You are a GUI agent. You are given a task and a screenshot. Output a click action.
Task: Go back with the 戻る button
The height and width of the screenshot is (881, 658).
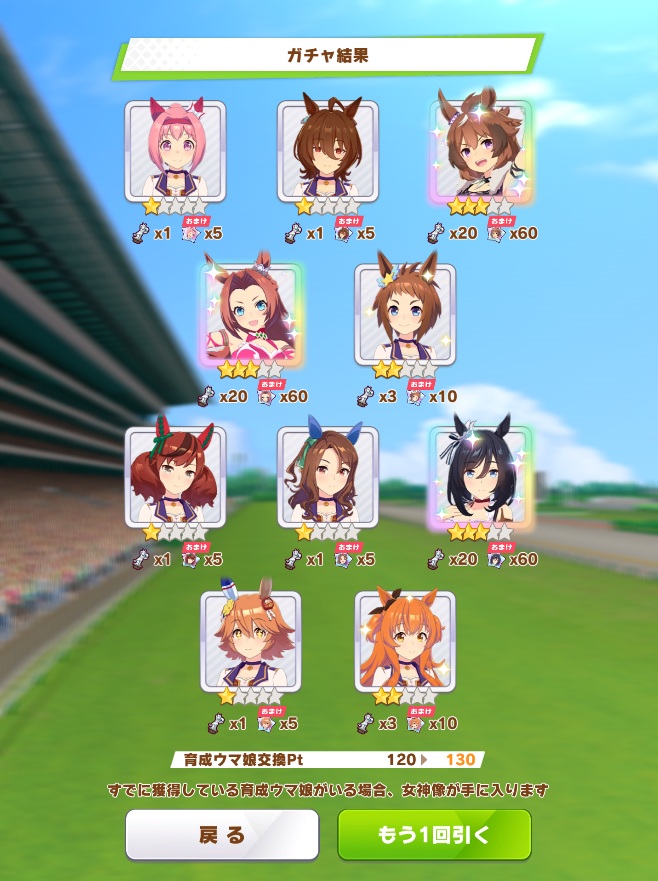[221, 835]
